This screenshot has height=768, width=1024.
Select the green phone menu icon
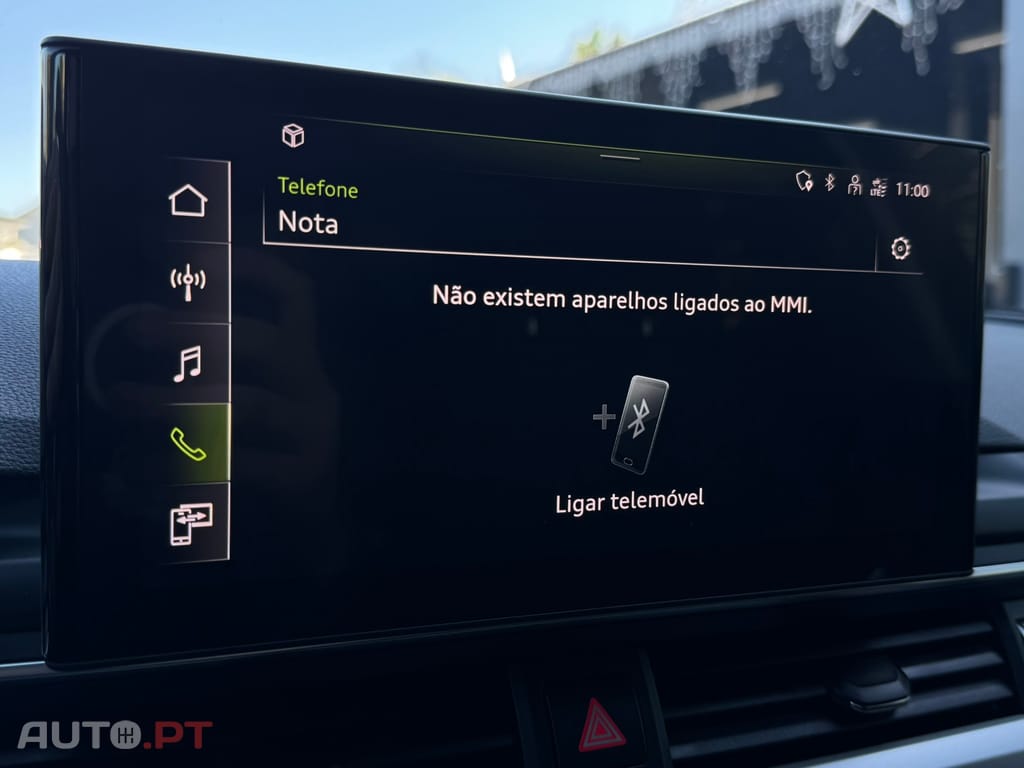187,443
